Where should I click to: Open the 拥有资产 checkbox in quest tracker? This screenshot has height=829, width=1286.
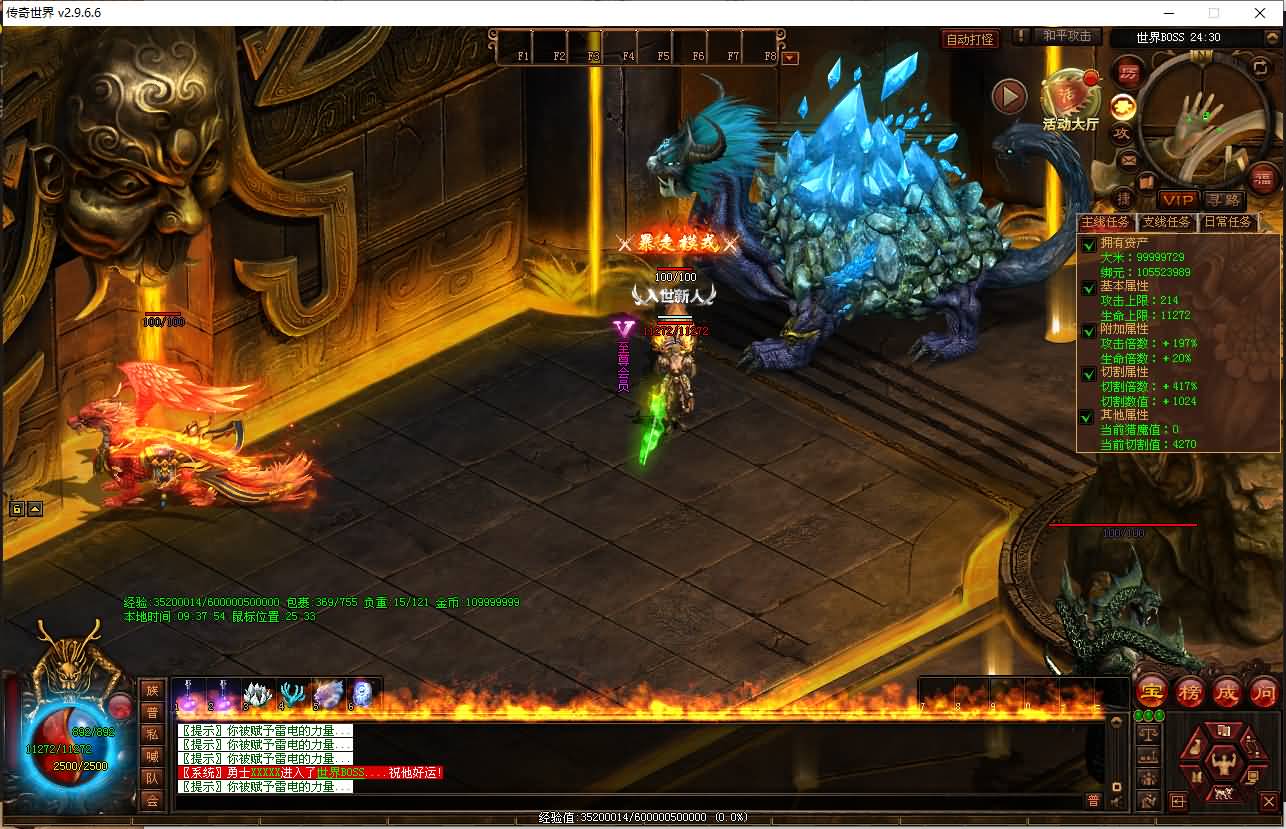tap(1088, 245)
